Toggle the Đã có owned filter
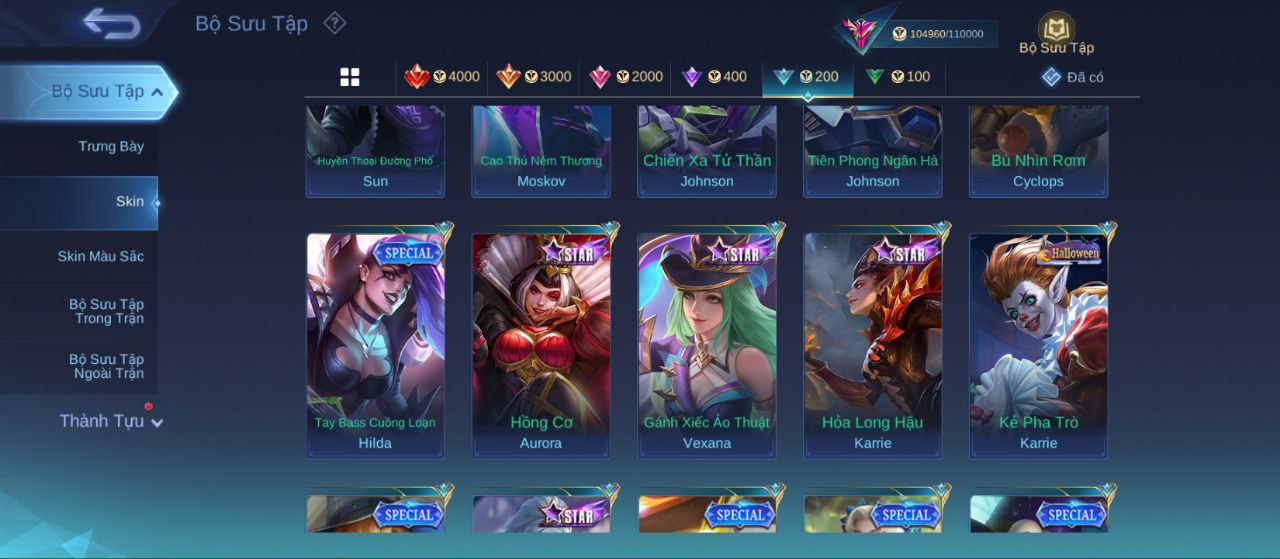Screen dimensions: 1280x559 coord(1073,77)
